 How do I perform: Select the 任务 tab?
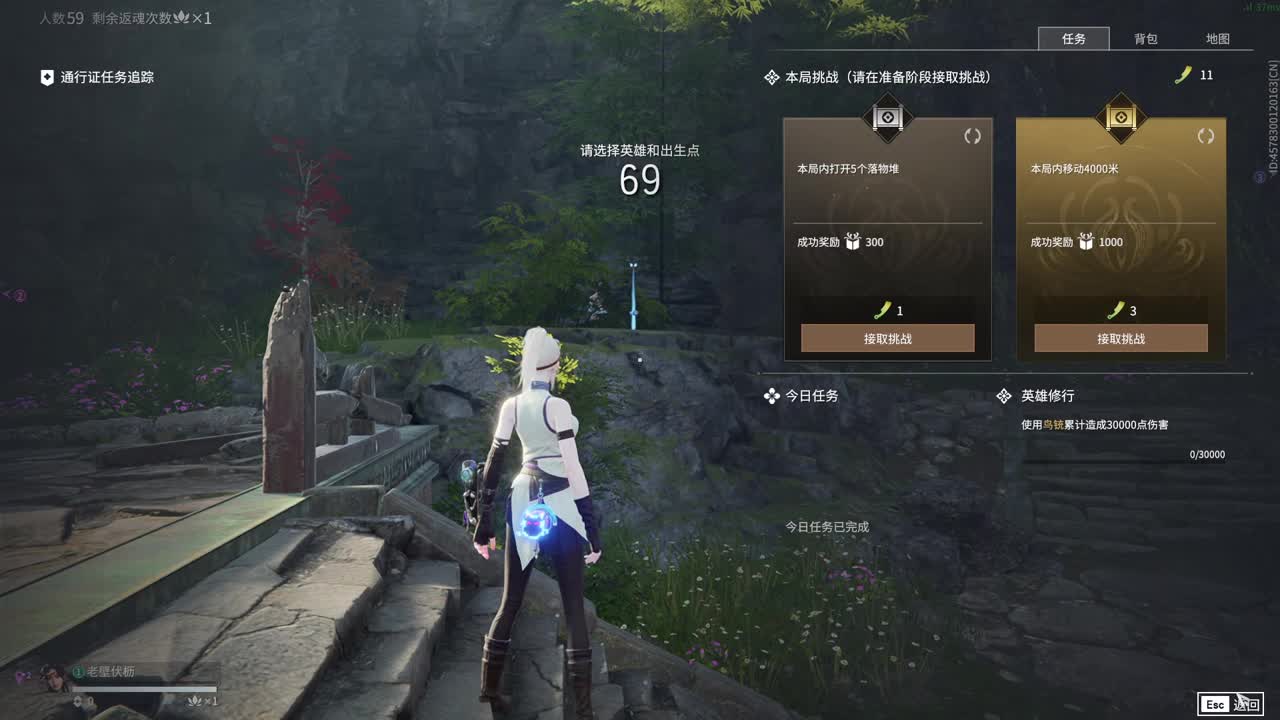[x=1075, y=39]
